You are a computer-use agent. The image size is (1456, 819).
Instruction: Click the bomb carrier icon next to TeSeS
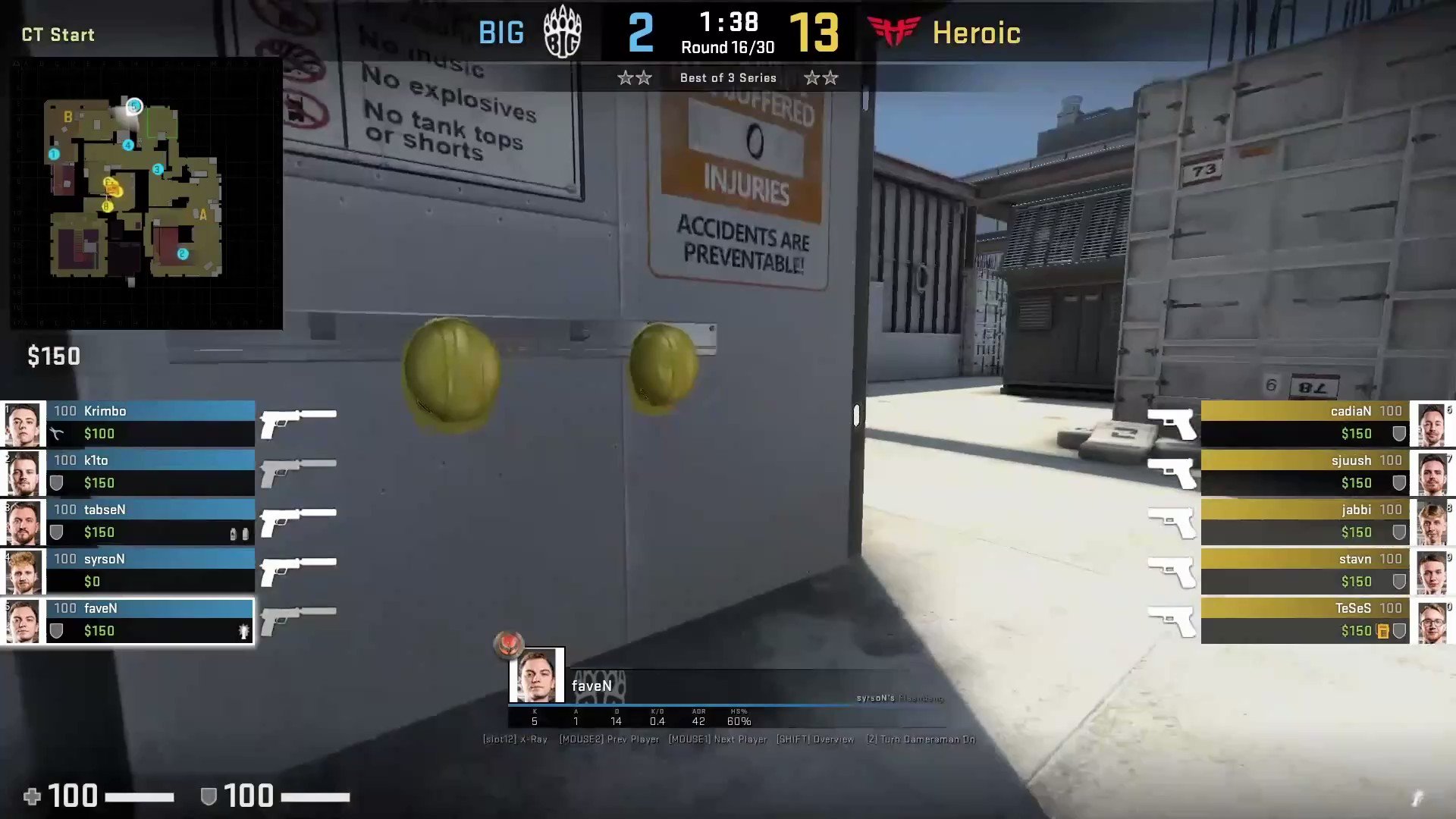(x=1383, y=631)
